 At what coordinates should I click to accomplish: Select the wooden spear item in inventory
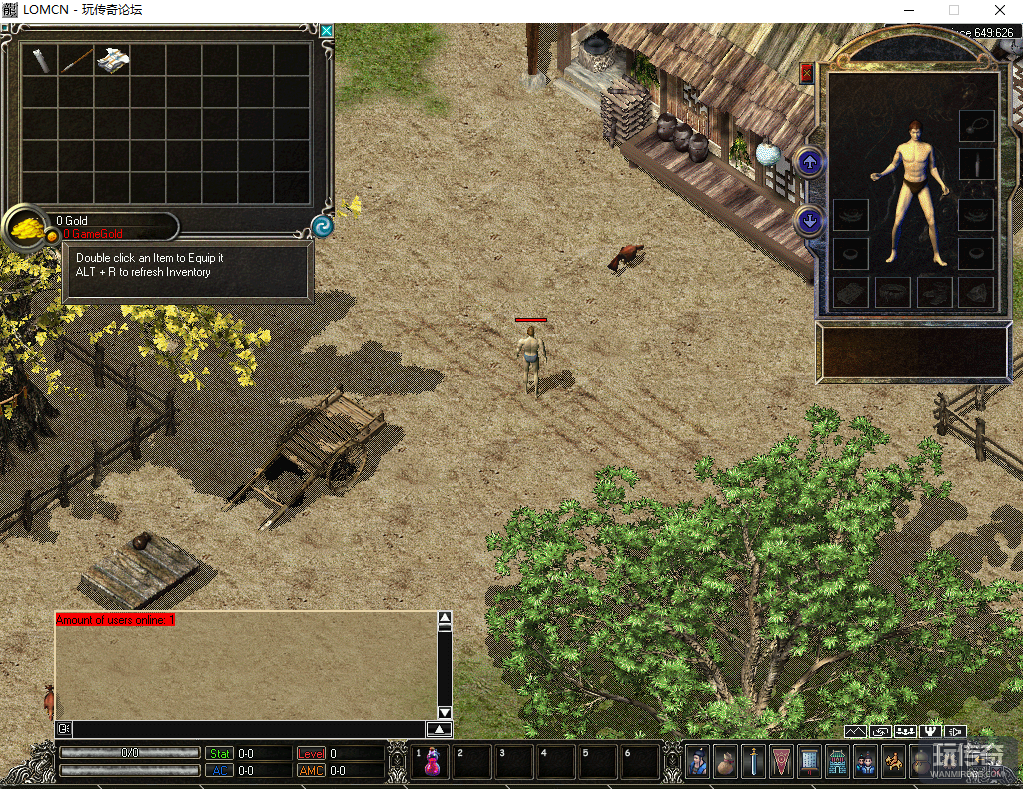pos(76,60)
